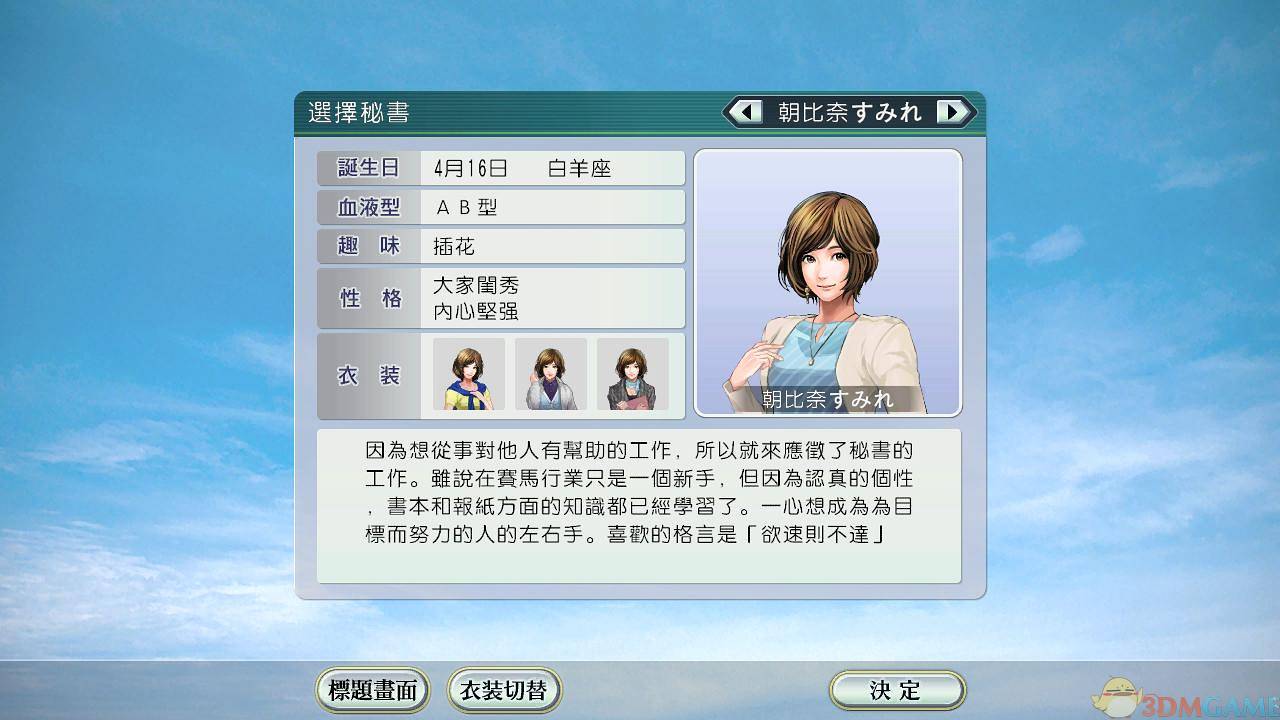1280x720 pixels.
Task: Select the dark coat third costume thumbnail
Action: (632, 376)
